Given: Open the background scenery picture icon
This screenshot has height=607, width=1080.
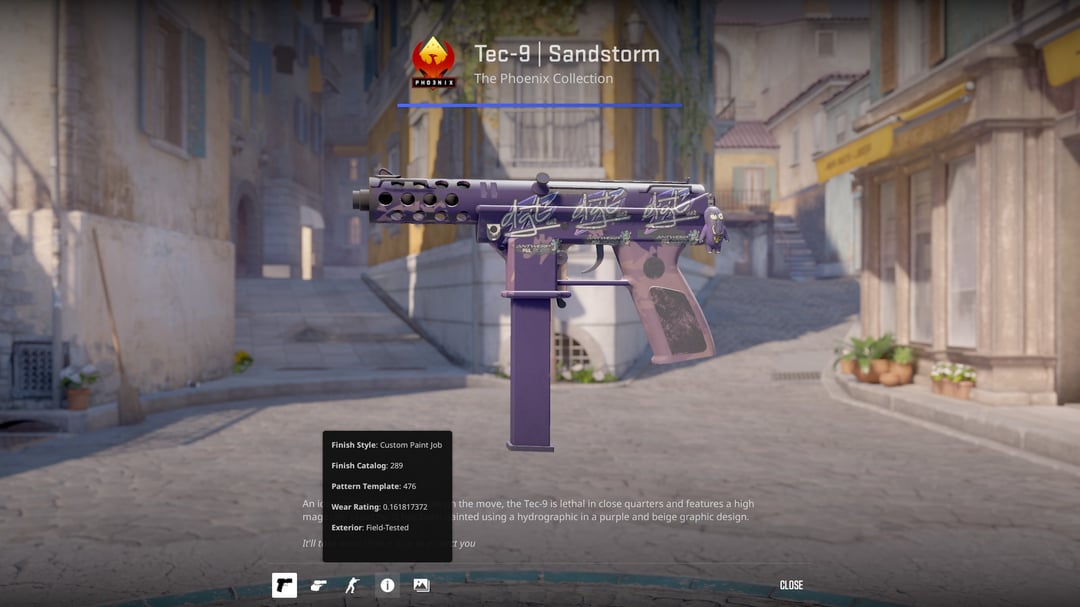Looking at the screenshot, I should 421,585.
